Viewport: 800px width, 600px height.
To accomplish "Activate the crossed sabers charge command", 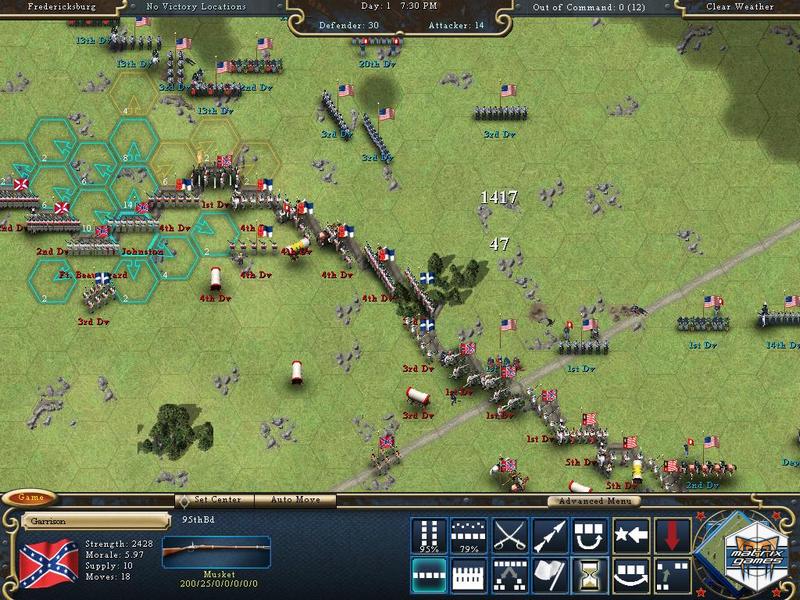I will tap(509, 535).
